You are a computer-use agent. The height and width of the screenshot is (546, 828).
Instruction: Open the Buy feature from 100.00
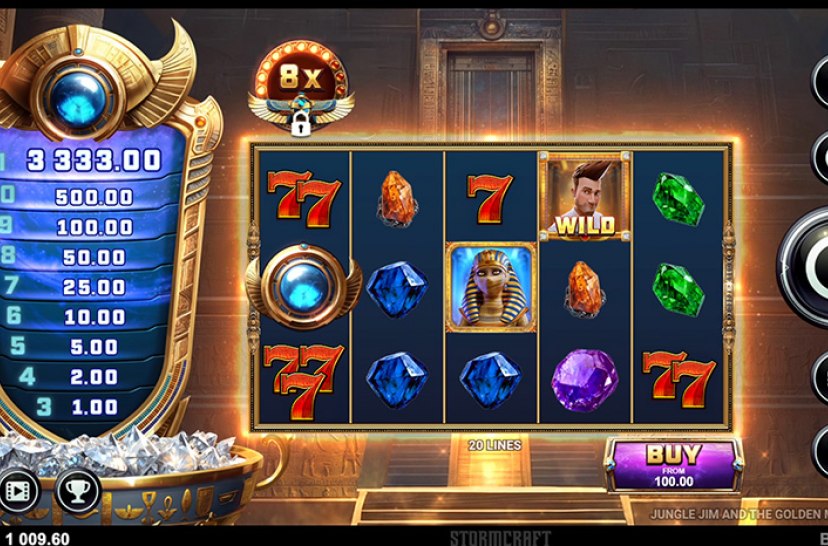[673, 465]
